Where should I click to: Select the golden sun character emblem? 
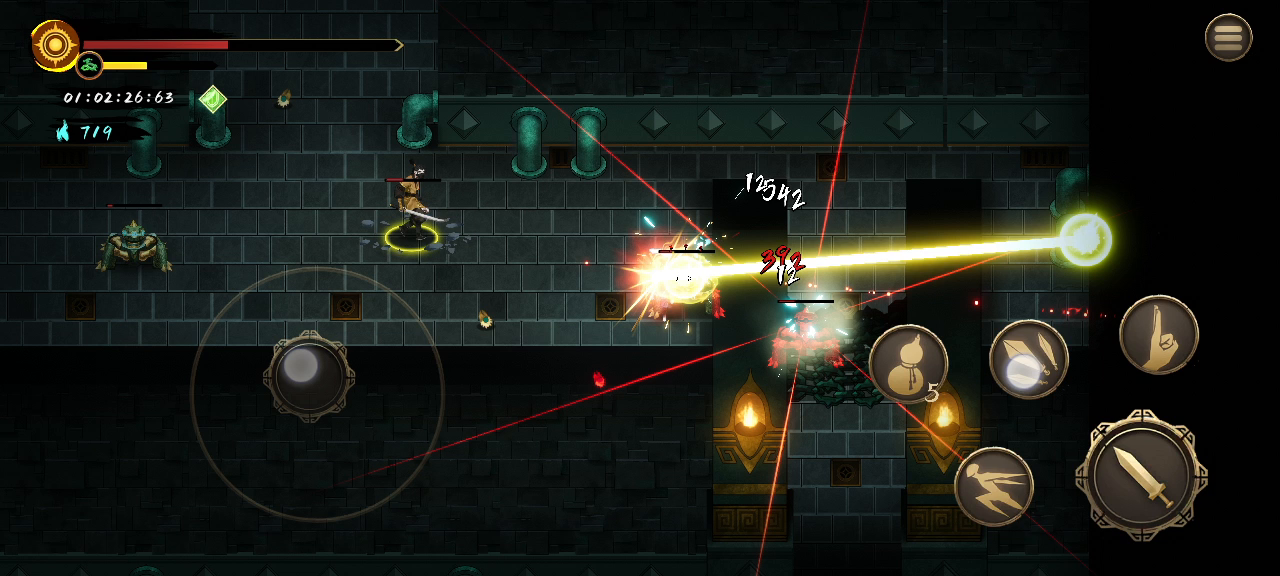pos(54,45)
